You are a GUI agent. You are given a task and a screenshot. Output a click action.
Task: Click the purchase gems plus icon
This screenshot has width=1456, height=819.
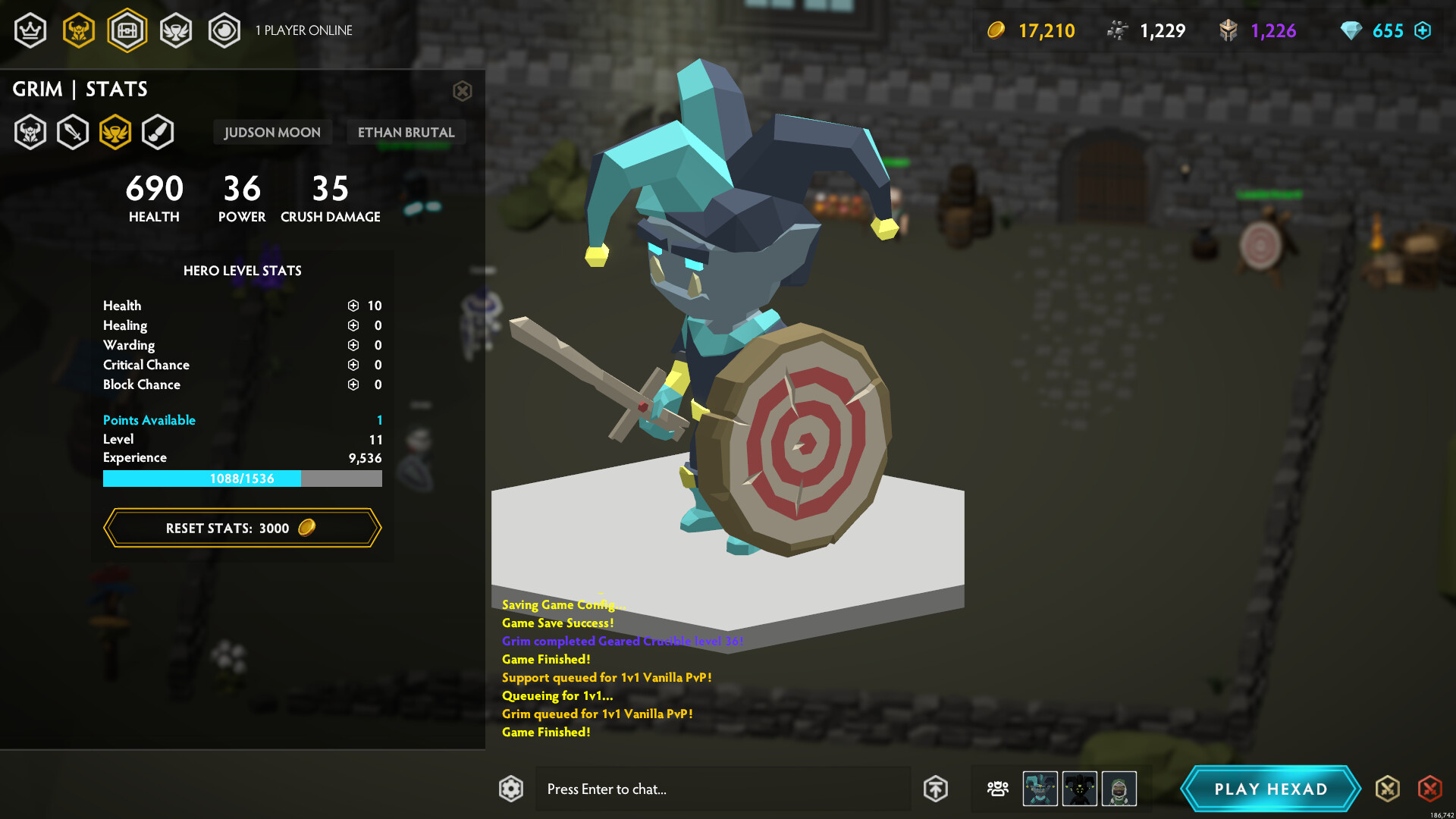click(x=1424, y=30)
